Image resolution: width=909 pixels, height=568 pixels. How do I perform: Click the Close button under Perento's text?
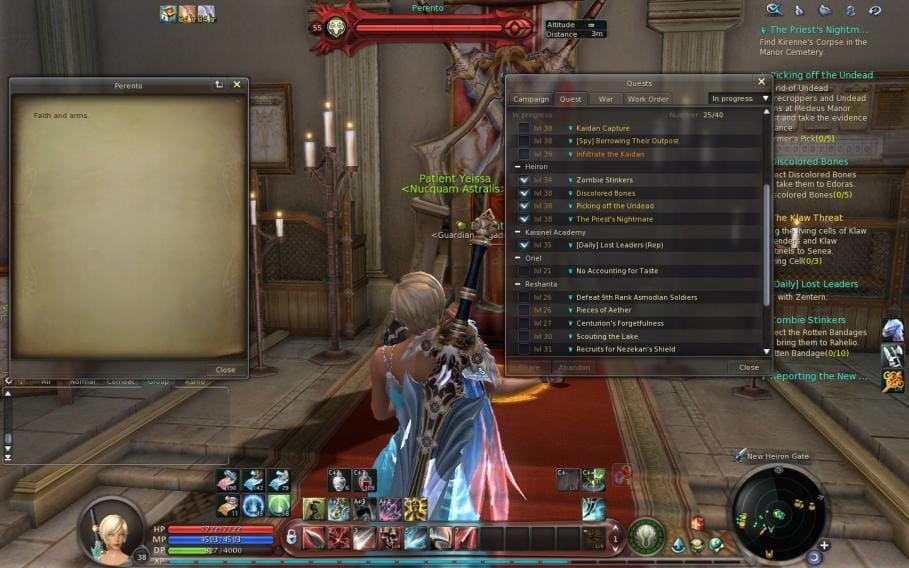point(226,369)
